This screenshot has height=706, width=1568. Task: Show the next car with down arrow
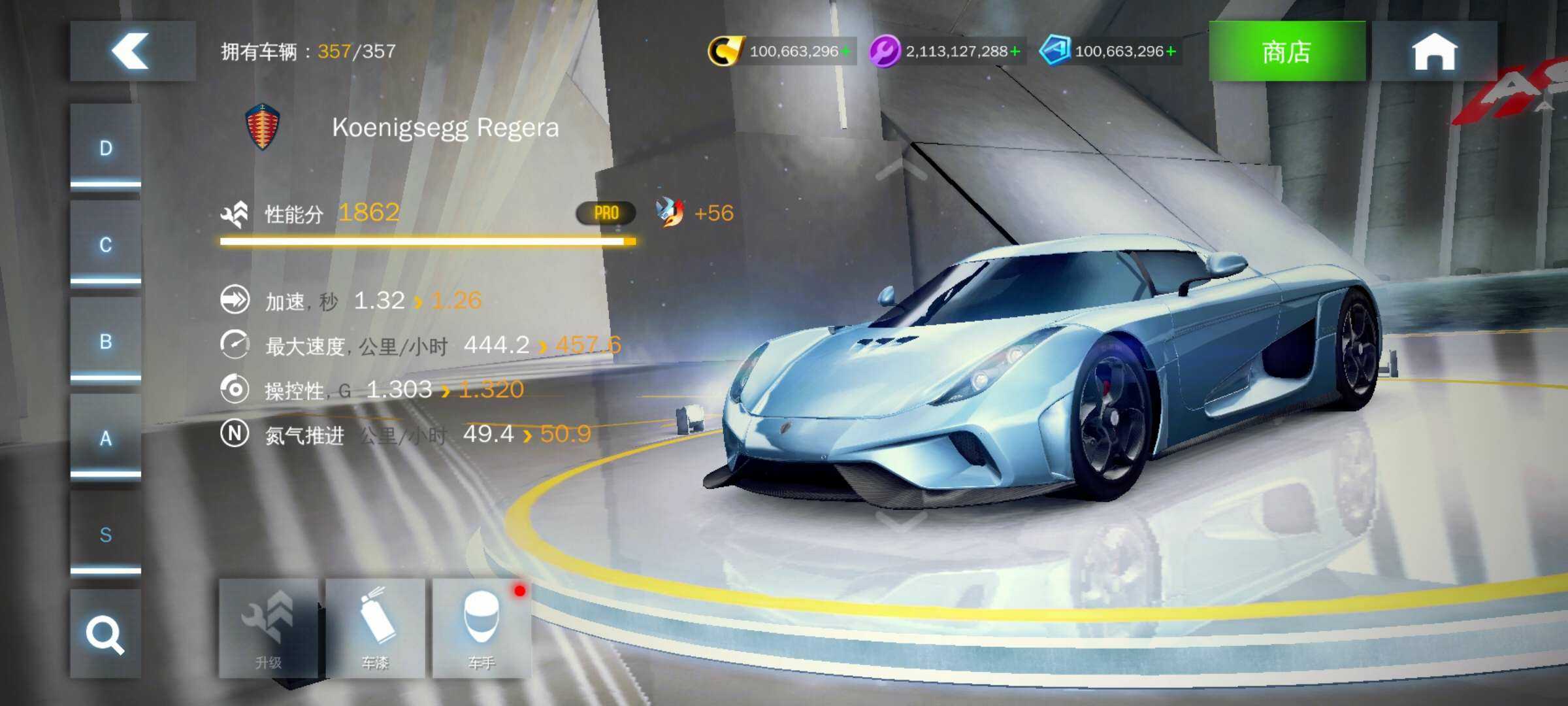902,521
